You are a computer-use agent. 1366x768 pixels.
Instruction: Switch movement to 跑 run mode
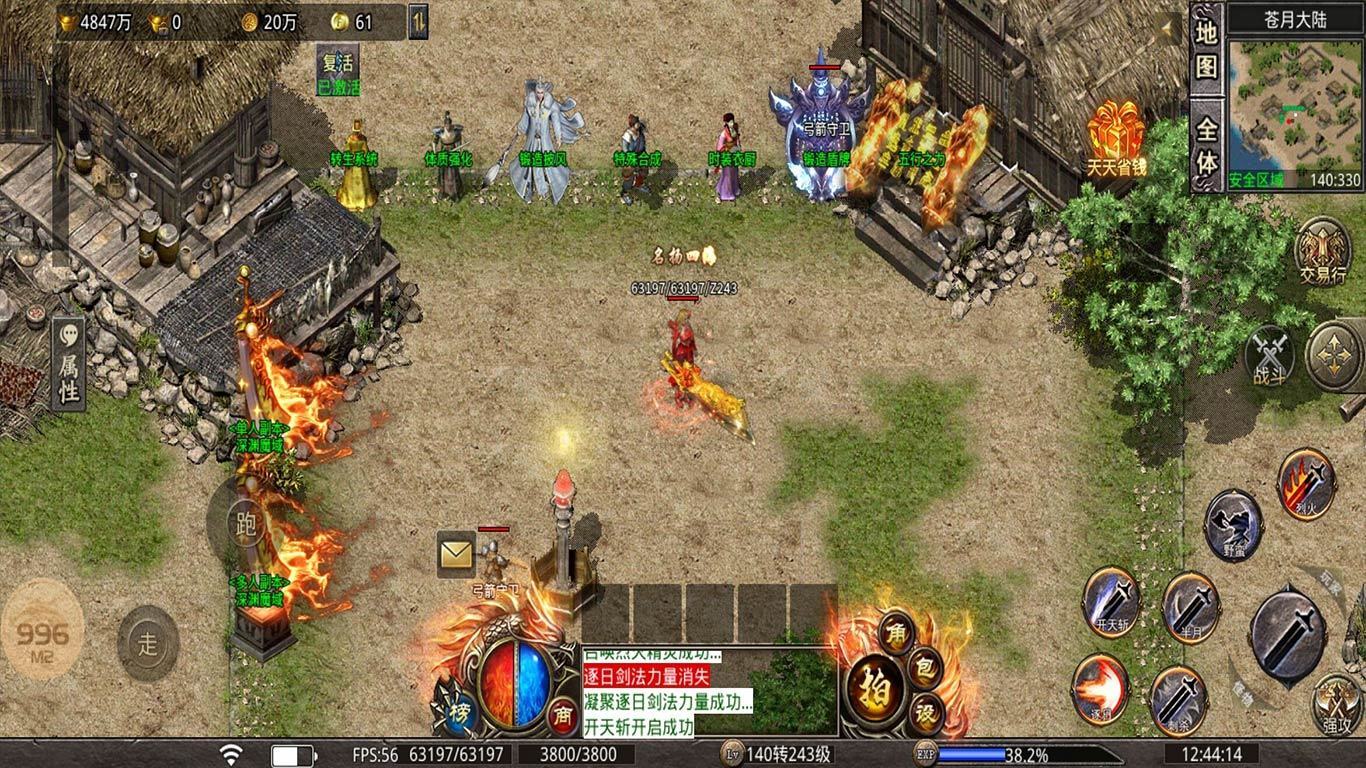[x=245, y=522]
